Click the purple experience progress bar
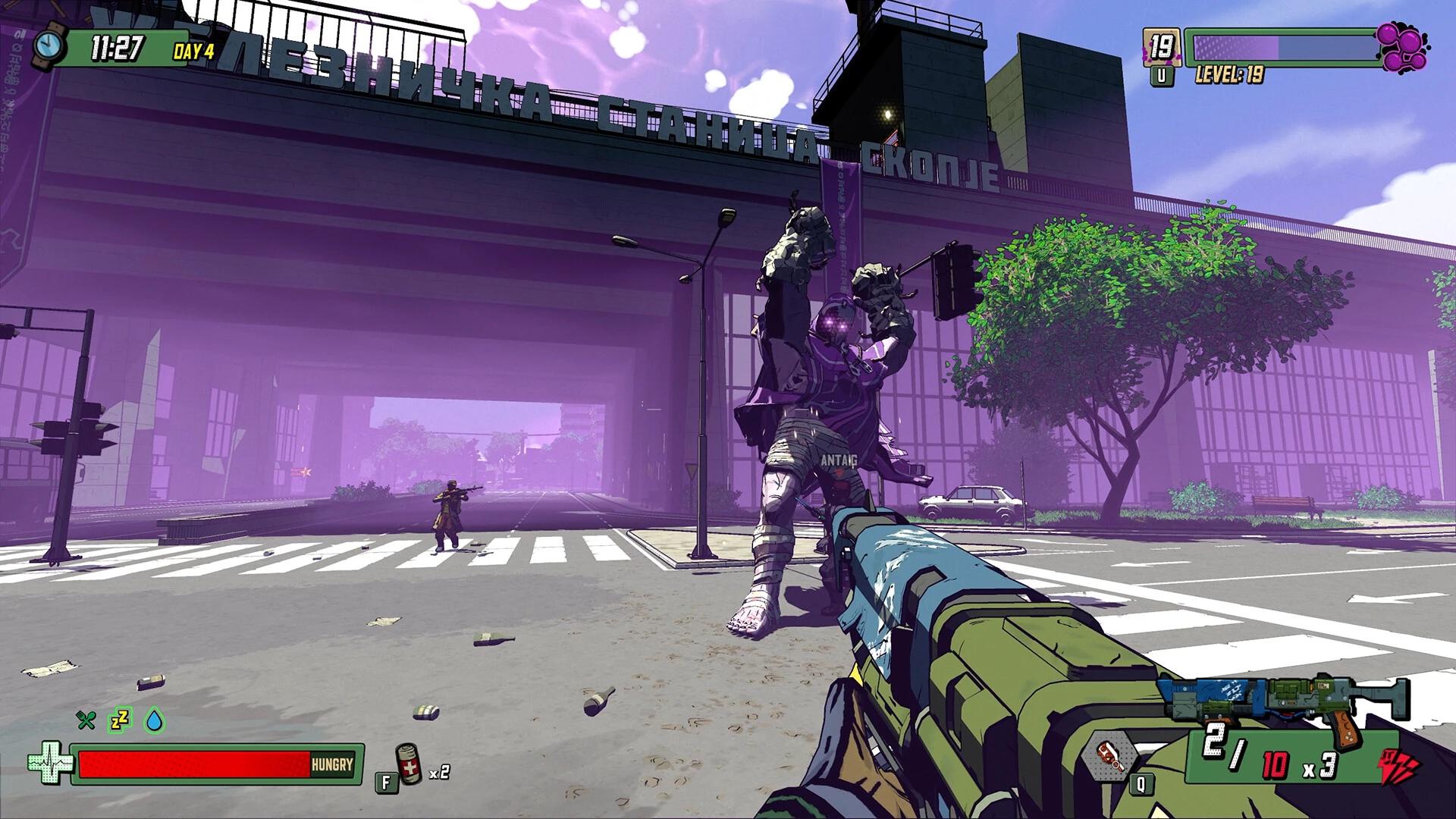The image size is (1456, 819). (x=1282, y=47)
